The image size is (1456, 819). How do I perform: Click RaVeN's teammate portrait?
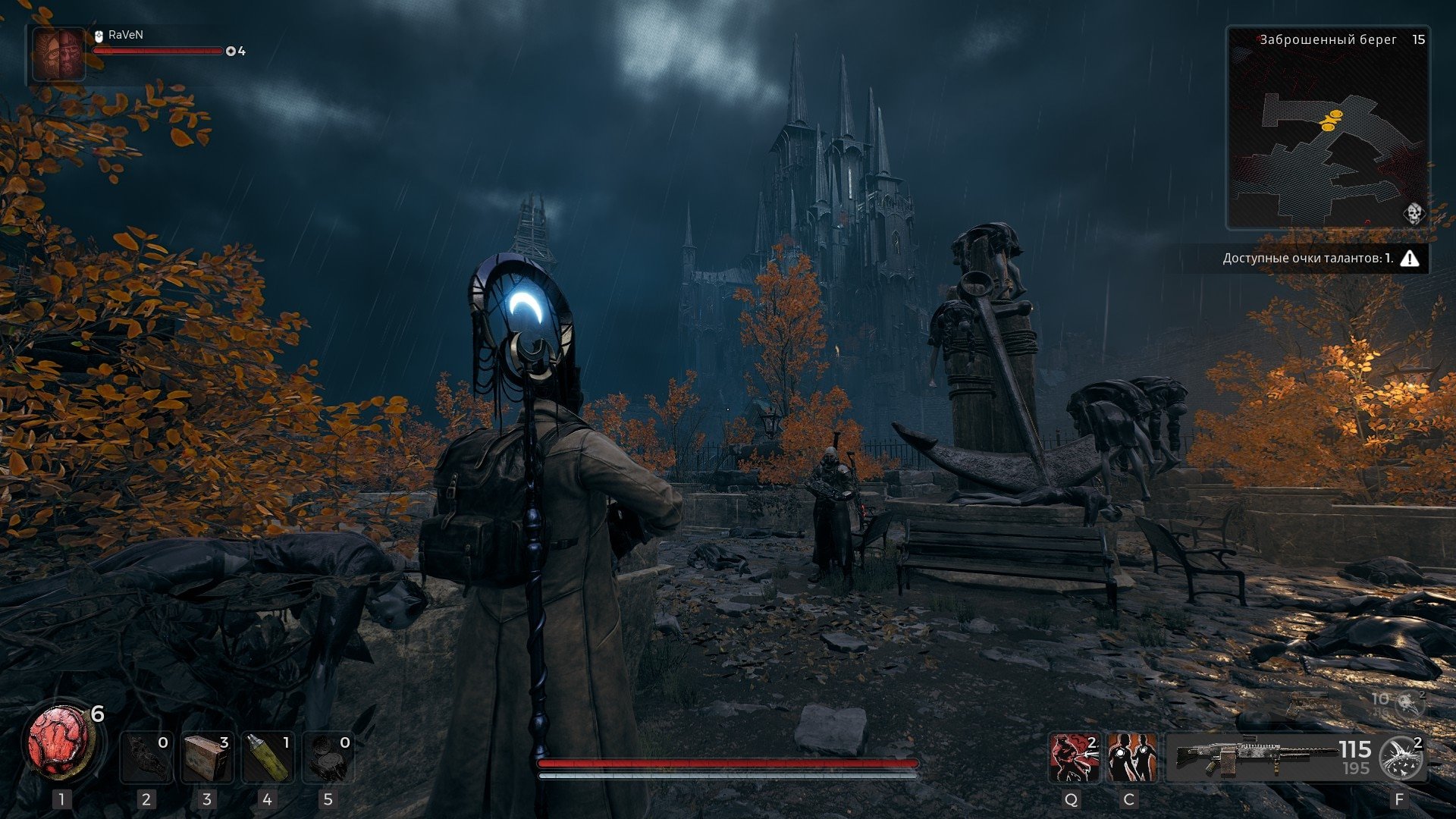tap(58, 54)
